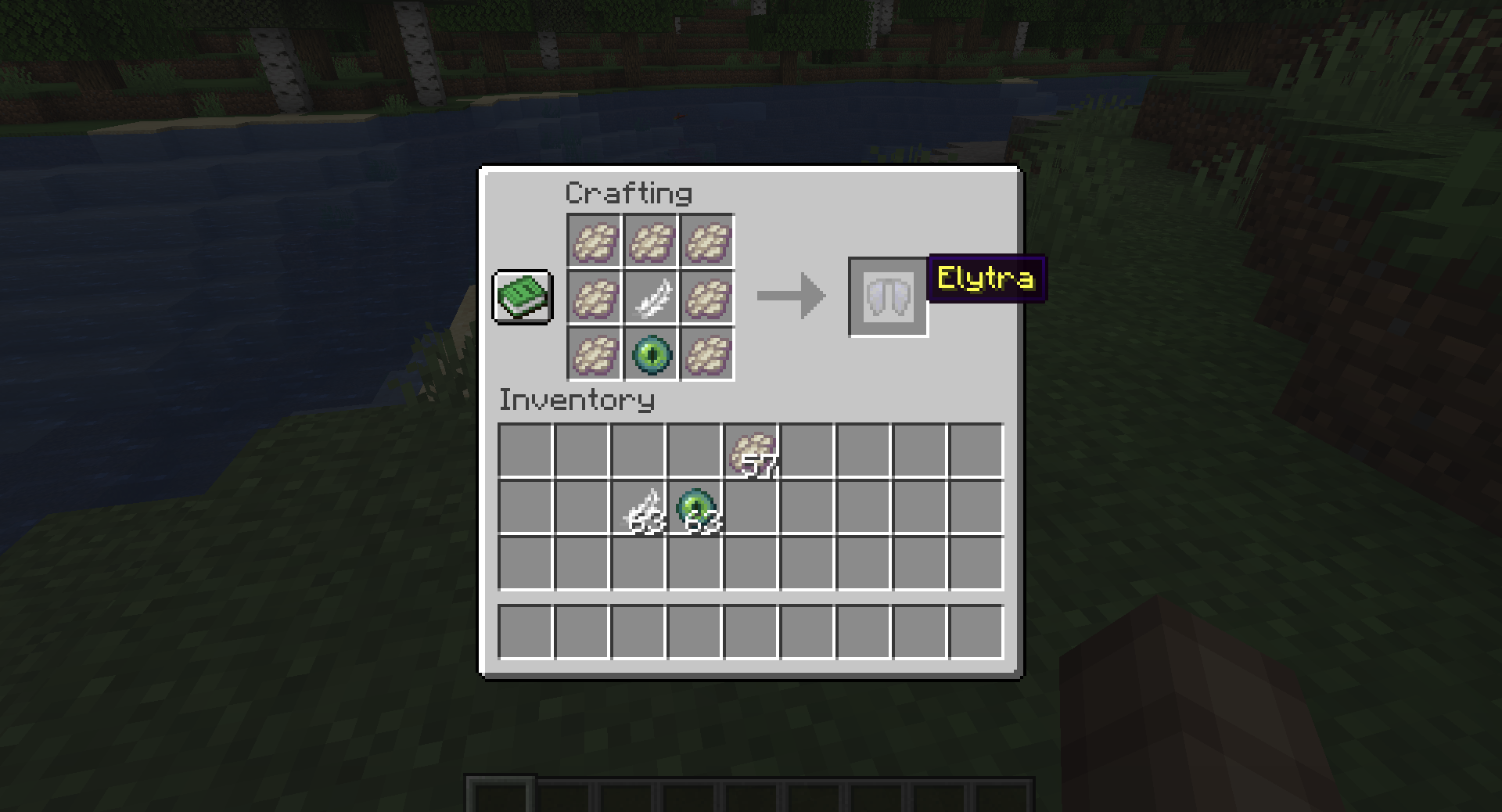Open the green recipe book
This screenshot has width=1502, height=812.
(x=523, y=297)
